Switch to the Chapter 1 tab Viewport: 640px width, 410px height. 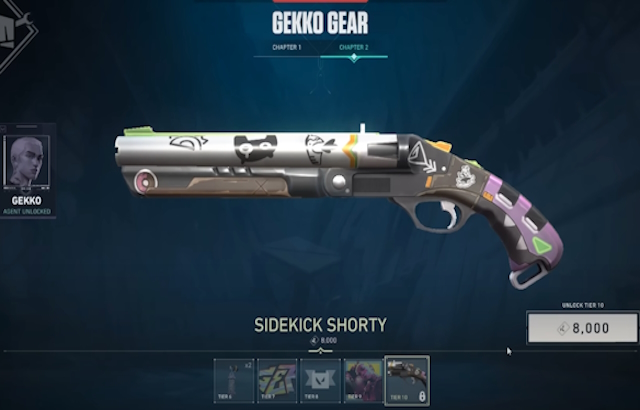coord(286,47)
